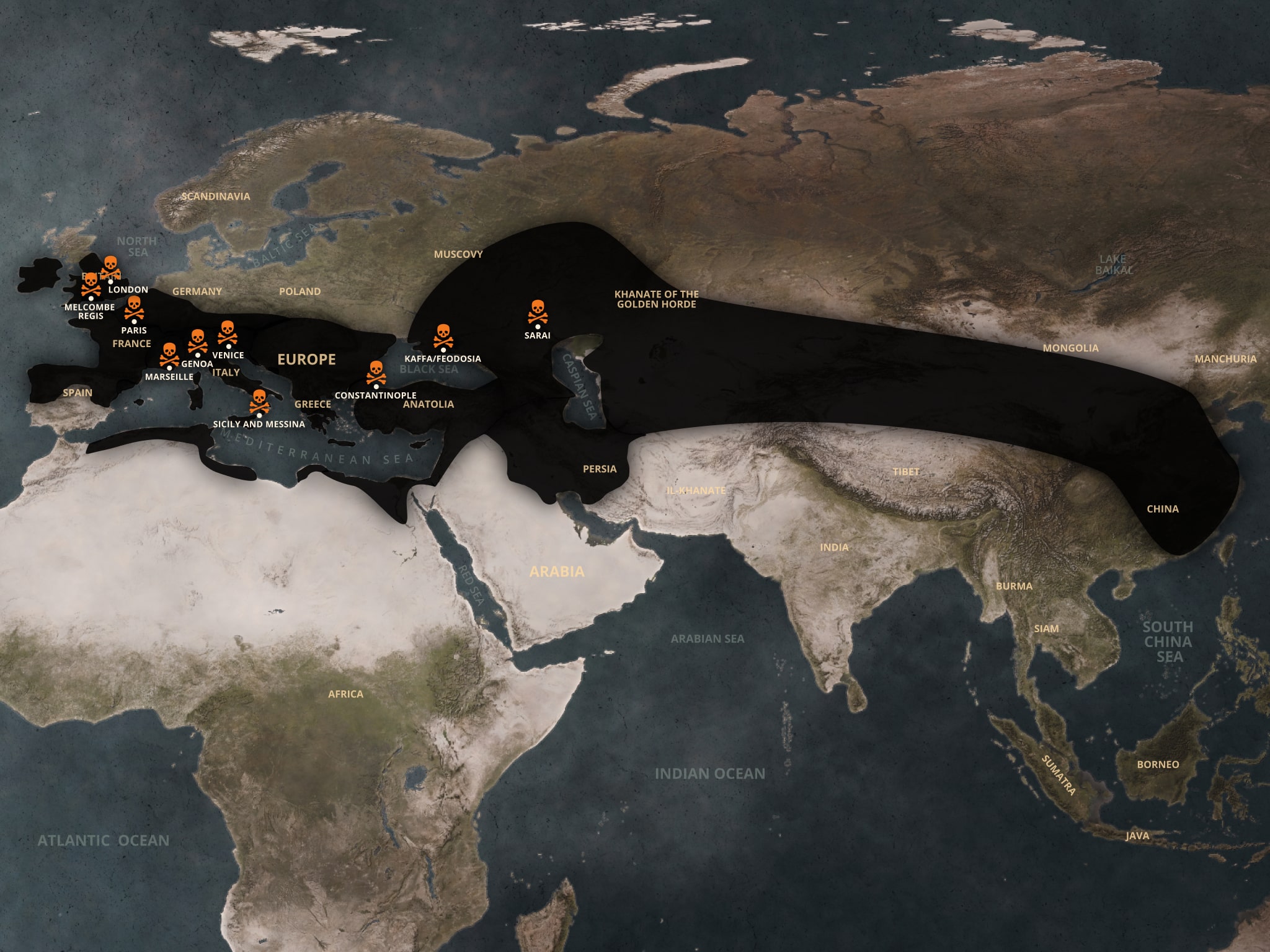Select the Genoa skull marker
This screenshot has height=952, width=1270.
coord(197,341)
